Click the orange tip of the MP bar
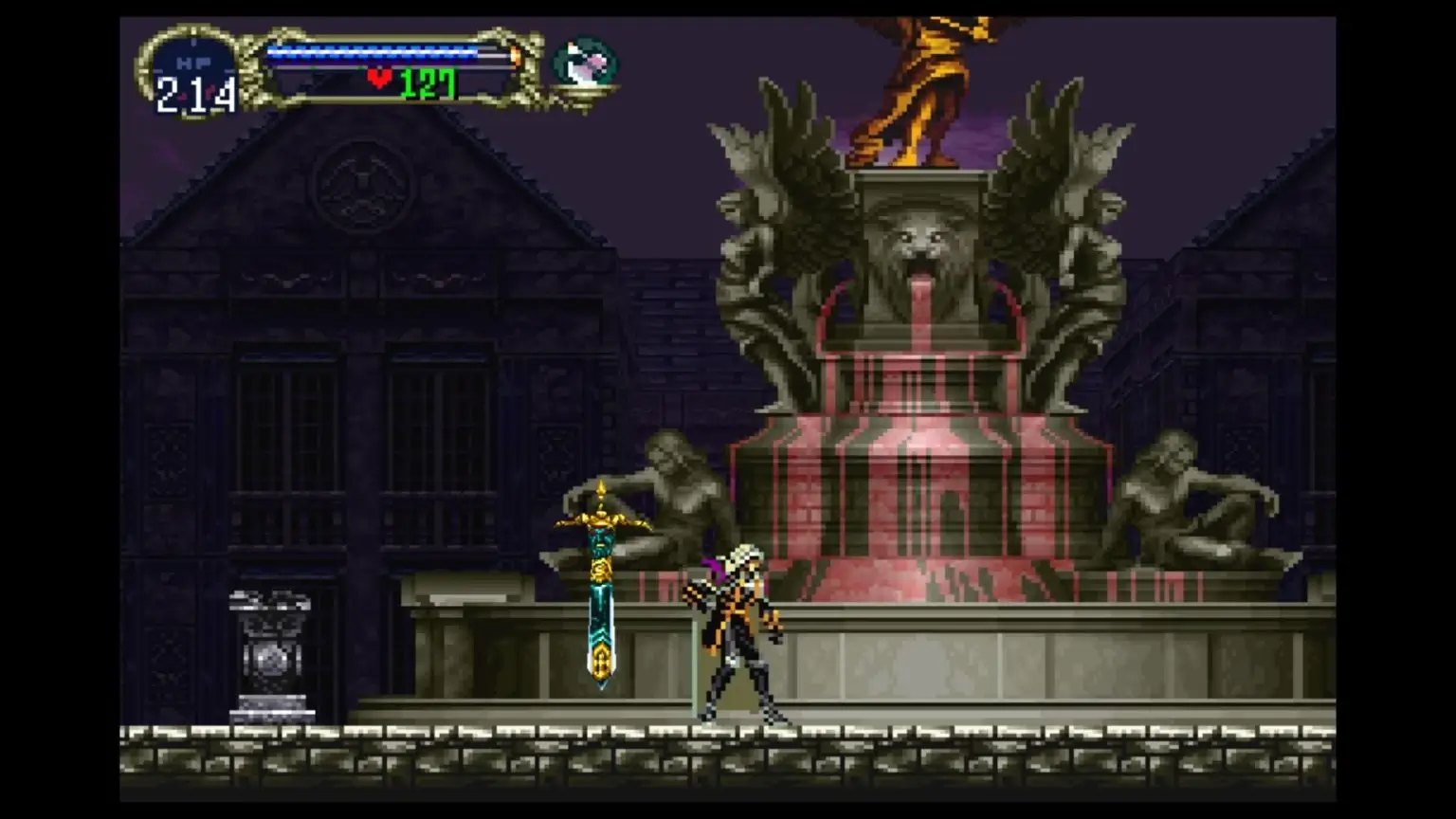The height and width of the screenshot is (819, 1456). [x=516, y=54]
